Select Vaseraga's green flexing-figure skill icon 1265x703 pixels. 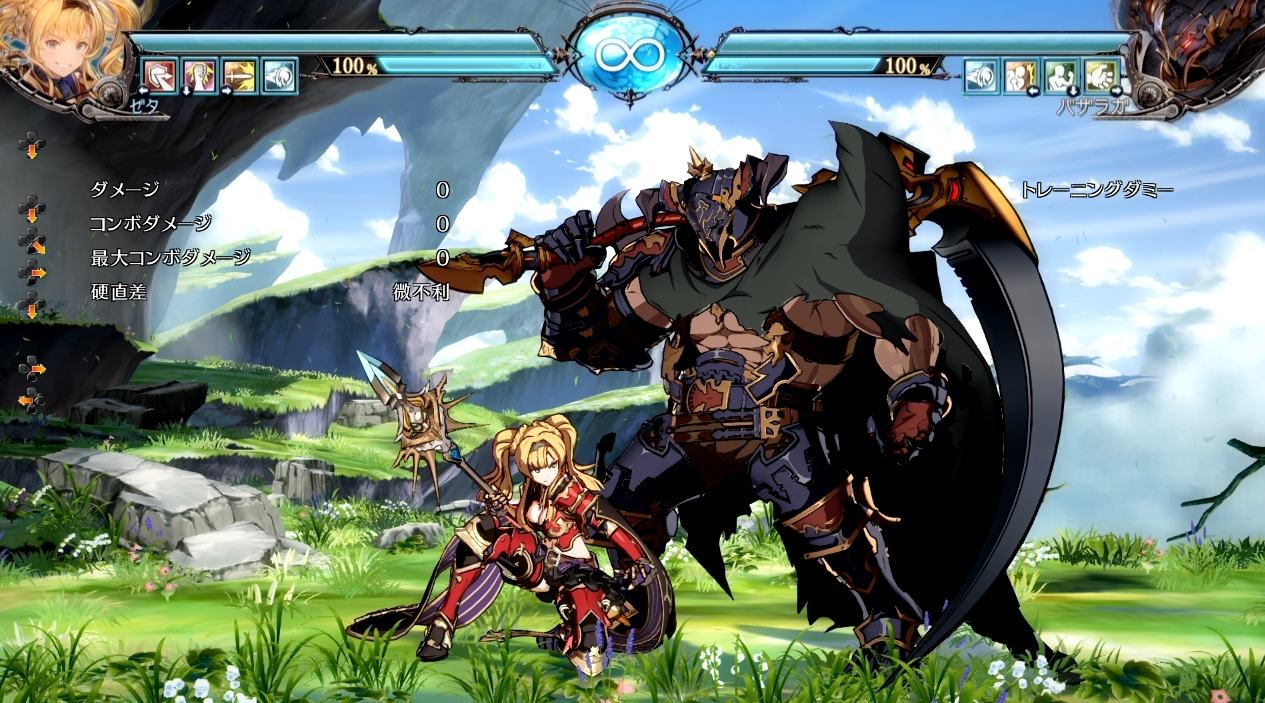tap(1061, 76)
